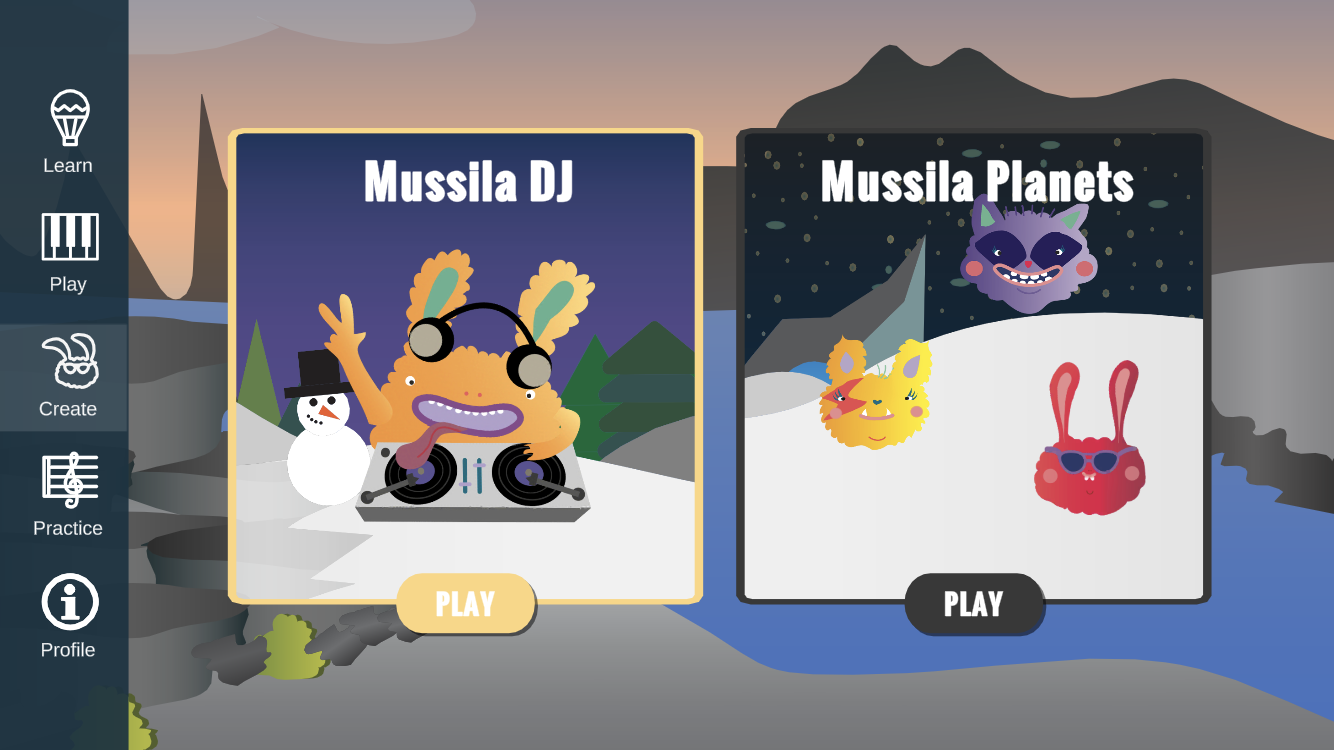Go to the Practice section
This screenshot has height=750, width=1334.
[x=68, y=494]
